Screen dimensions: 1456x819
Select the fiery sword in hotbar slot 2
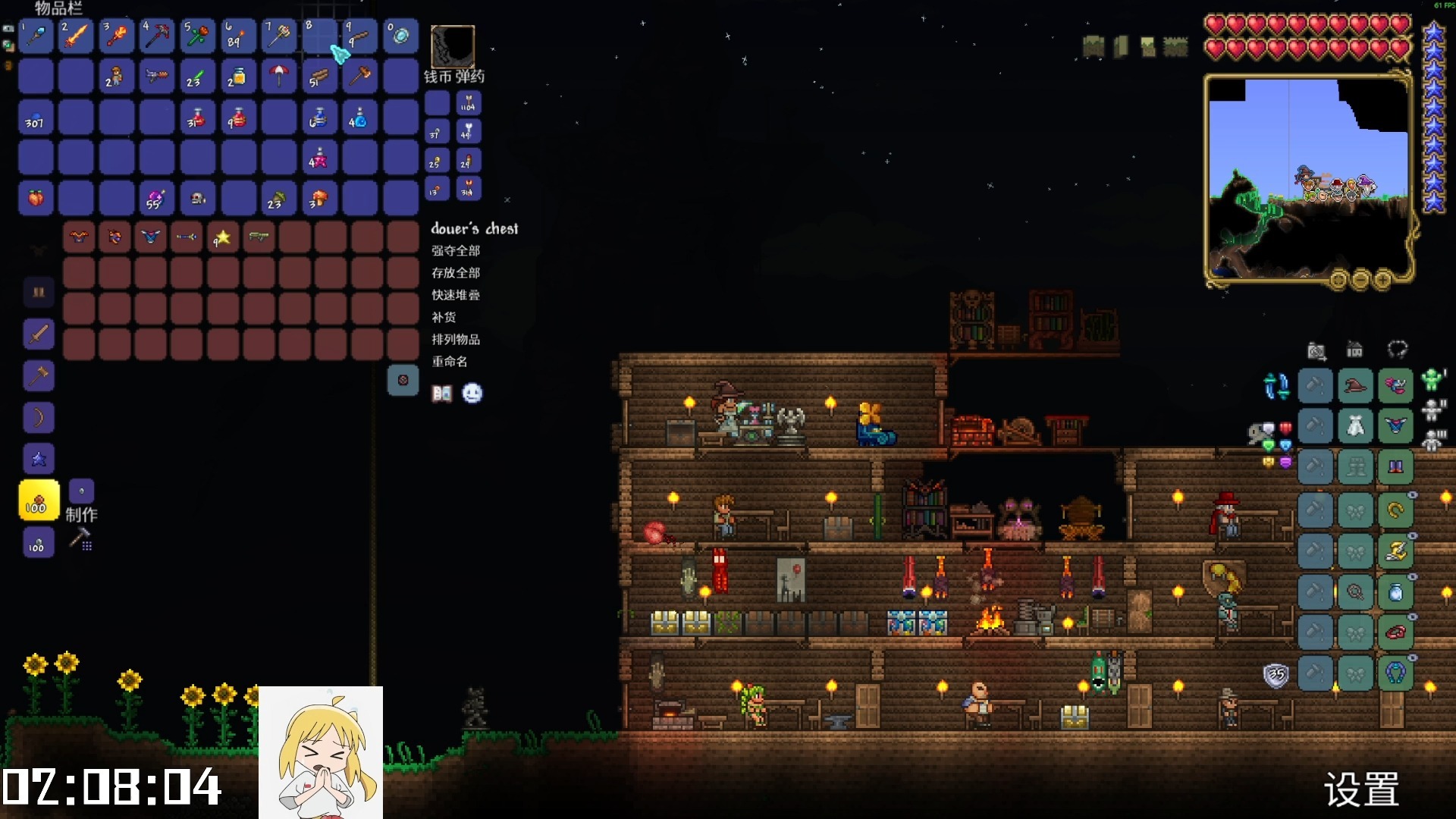76,36
